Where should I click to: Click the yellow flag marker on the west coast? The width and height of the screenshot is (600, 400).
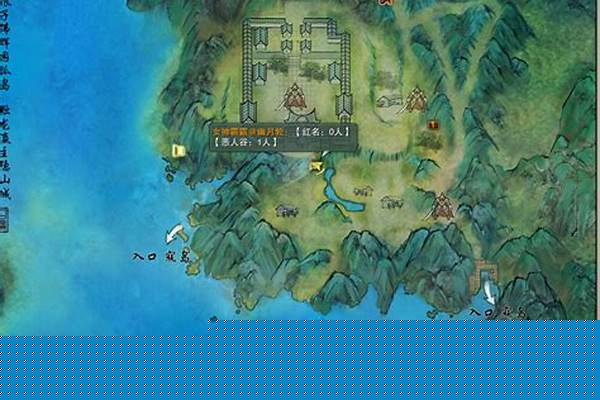click(x=179, y=151)
